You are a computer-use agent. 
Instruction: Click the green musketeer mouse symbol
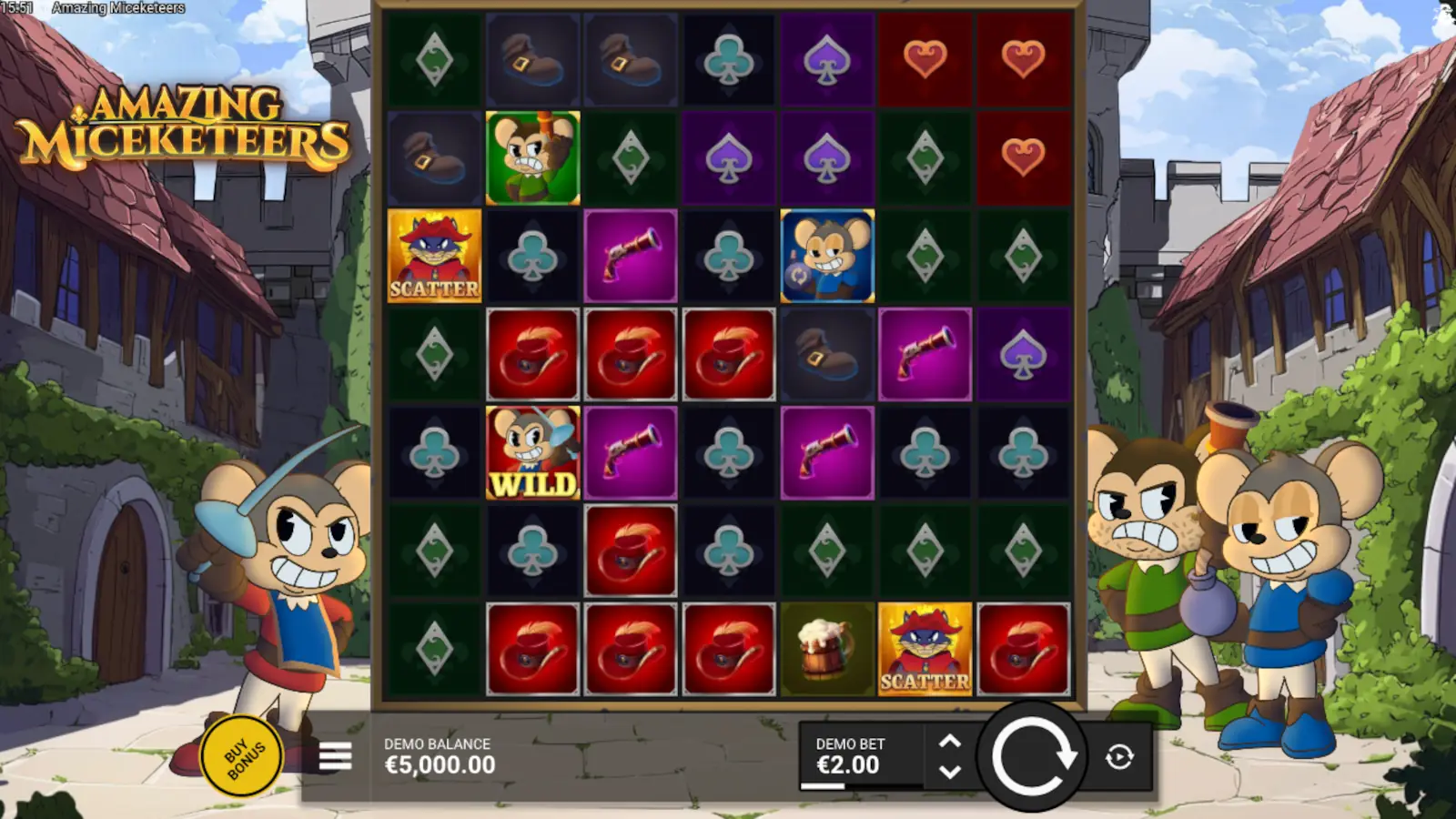(x=533, y=156)
